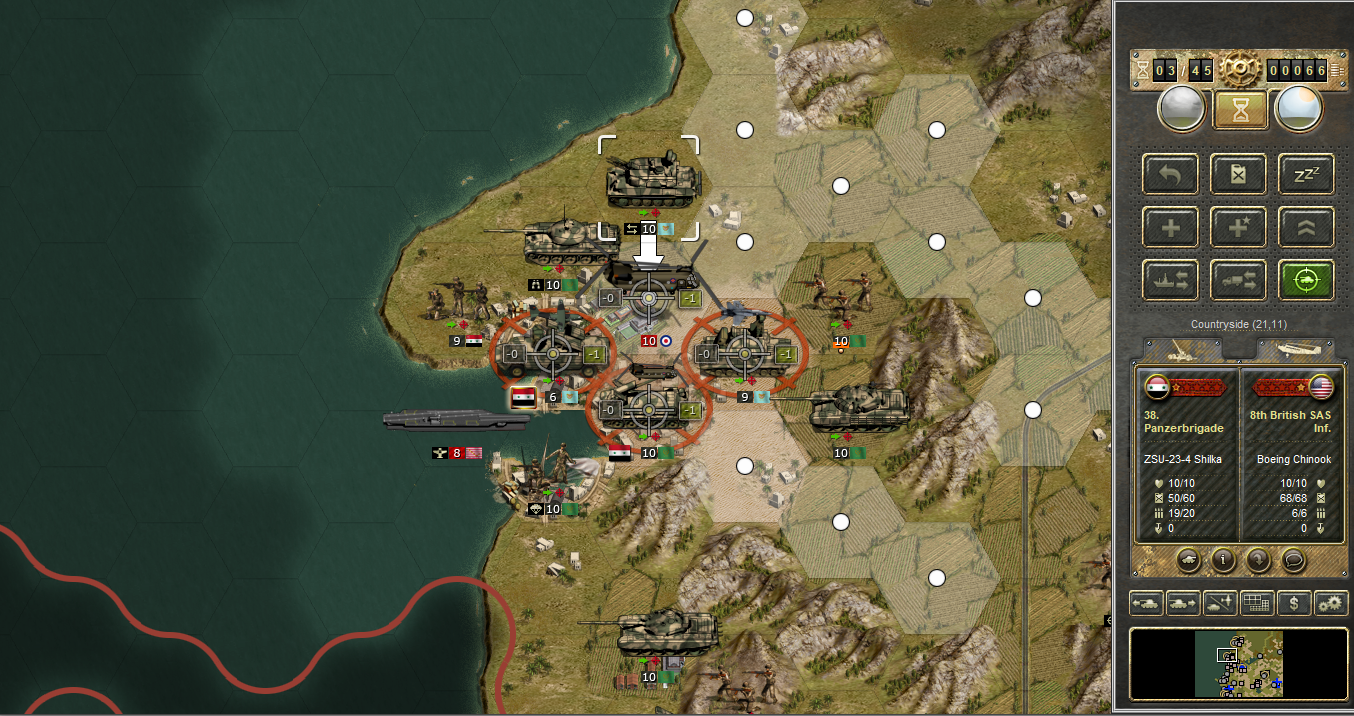Viewport: 1354px width, 716px height.
Task: Open unit details with the round info button
Action: [x=1222, y=559]
